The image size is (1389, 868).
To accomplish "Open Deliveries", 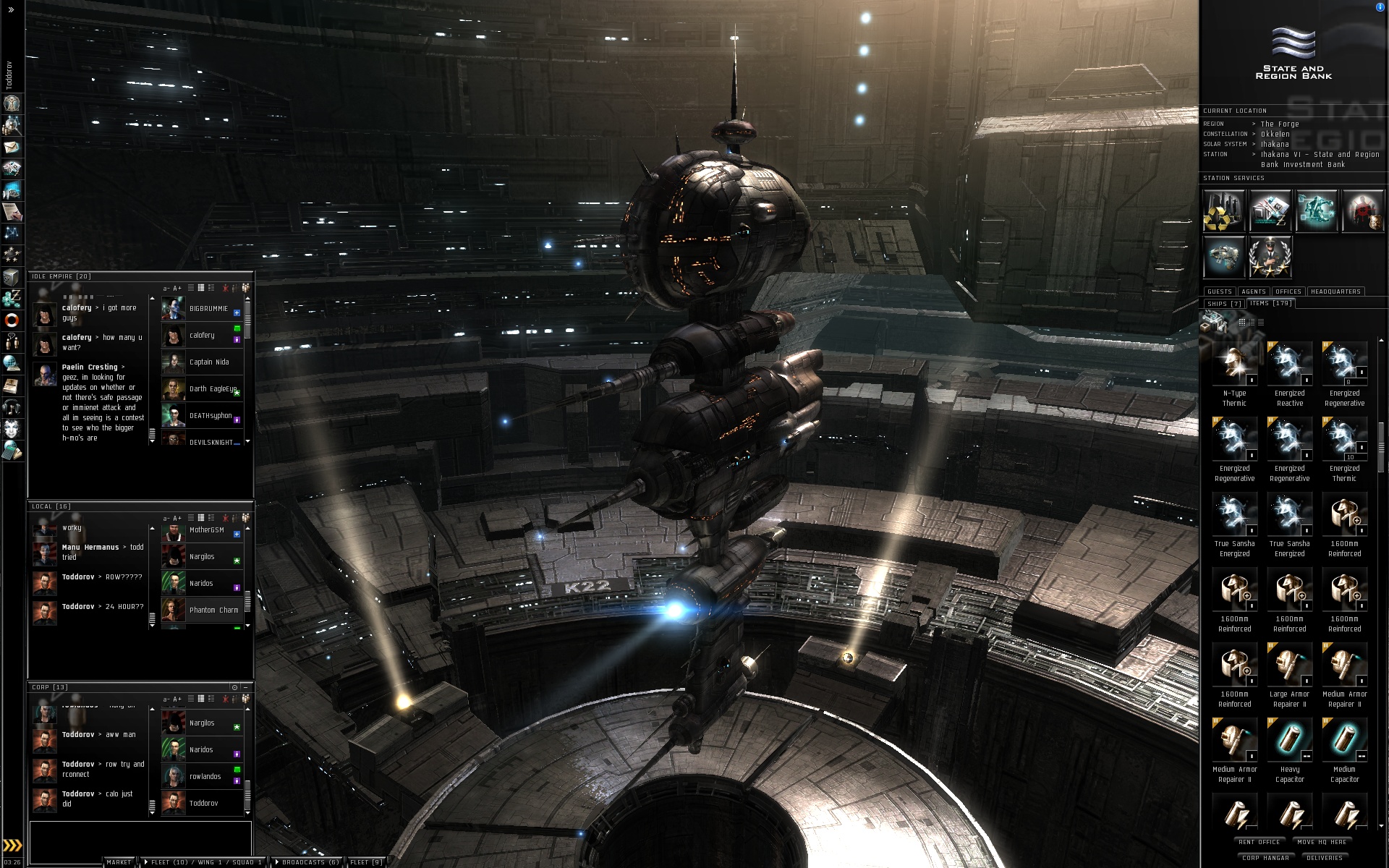I will (x=1324, y=858).
